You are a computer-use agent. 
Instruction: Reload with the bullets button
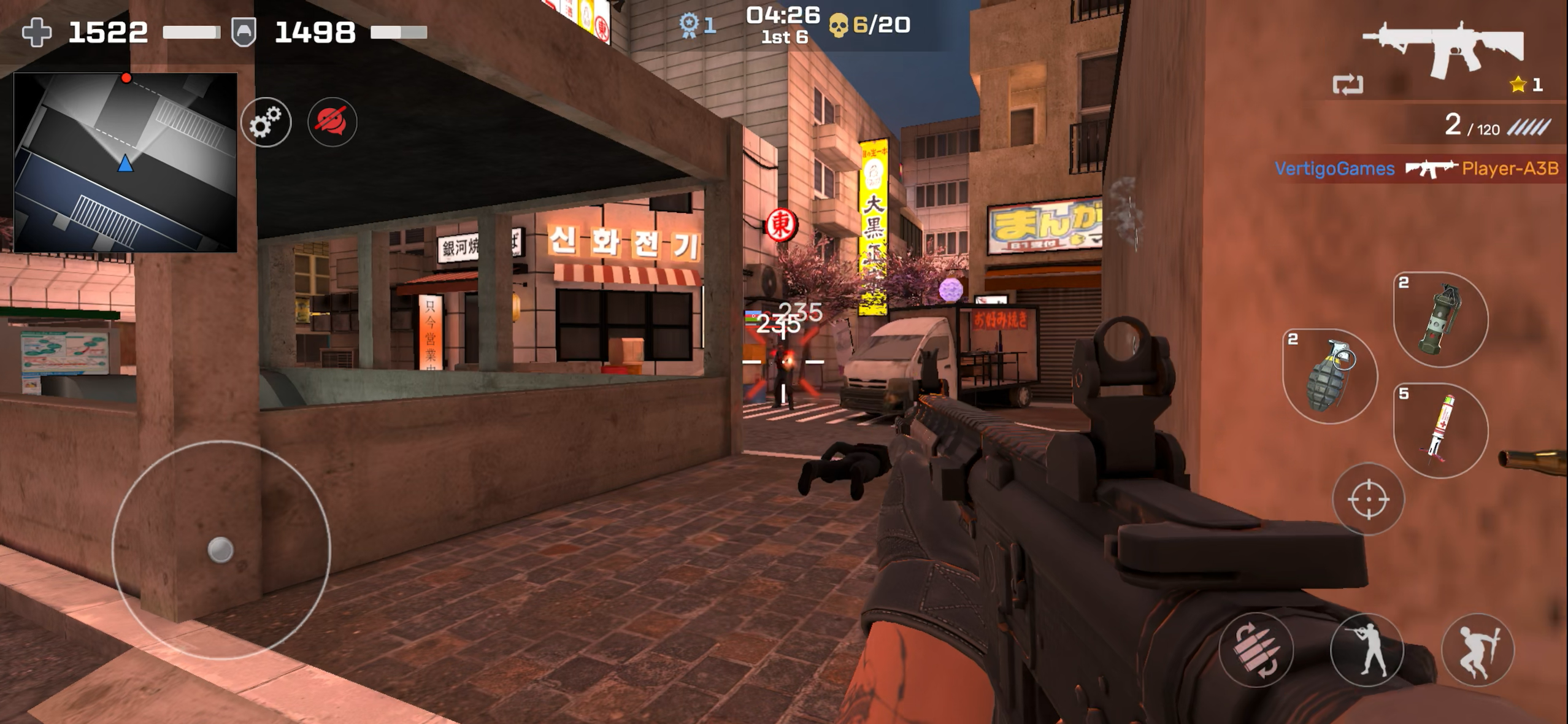[1255, 649]
